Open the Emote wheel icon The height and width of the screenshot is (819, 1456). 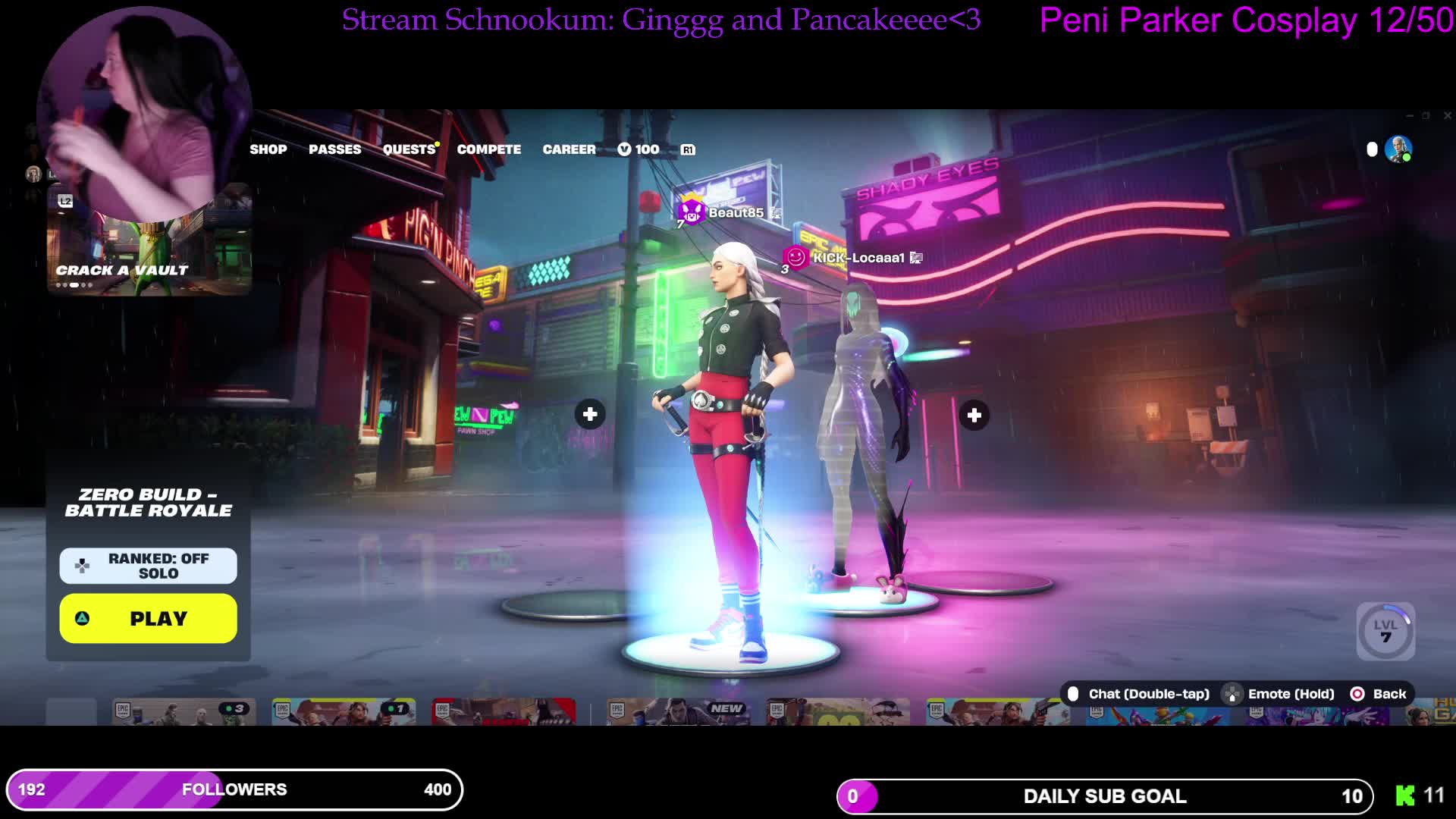(1232, 694)
